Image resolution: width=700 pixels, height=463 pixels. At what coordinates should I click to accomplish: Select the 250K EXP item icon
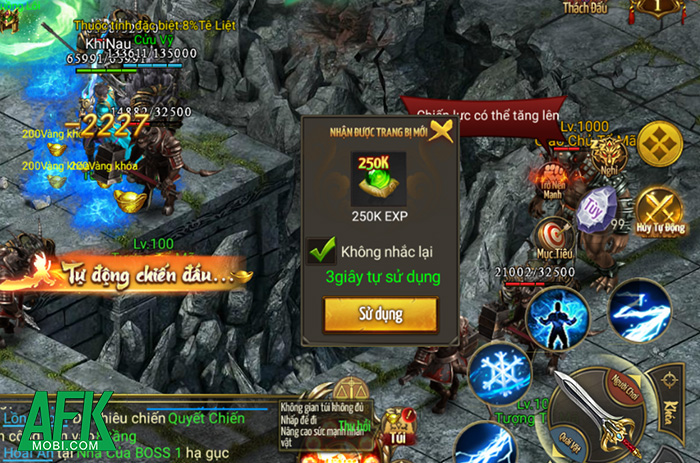click(379, 175)
